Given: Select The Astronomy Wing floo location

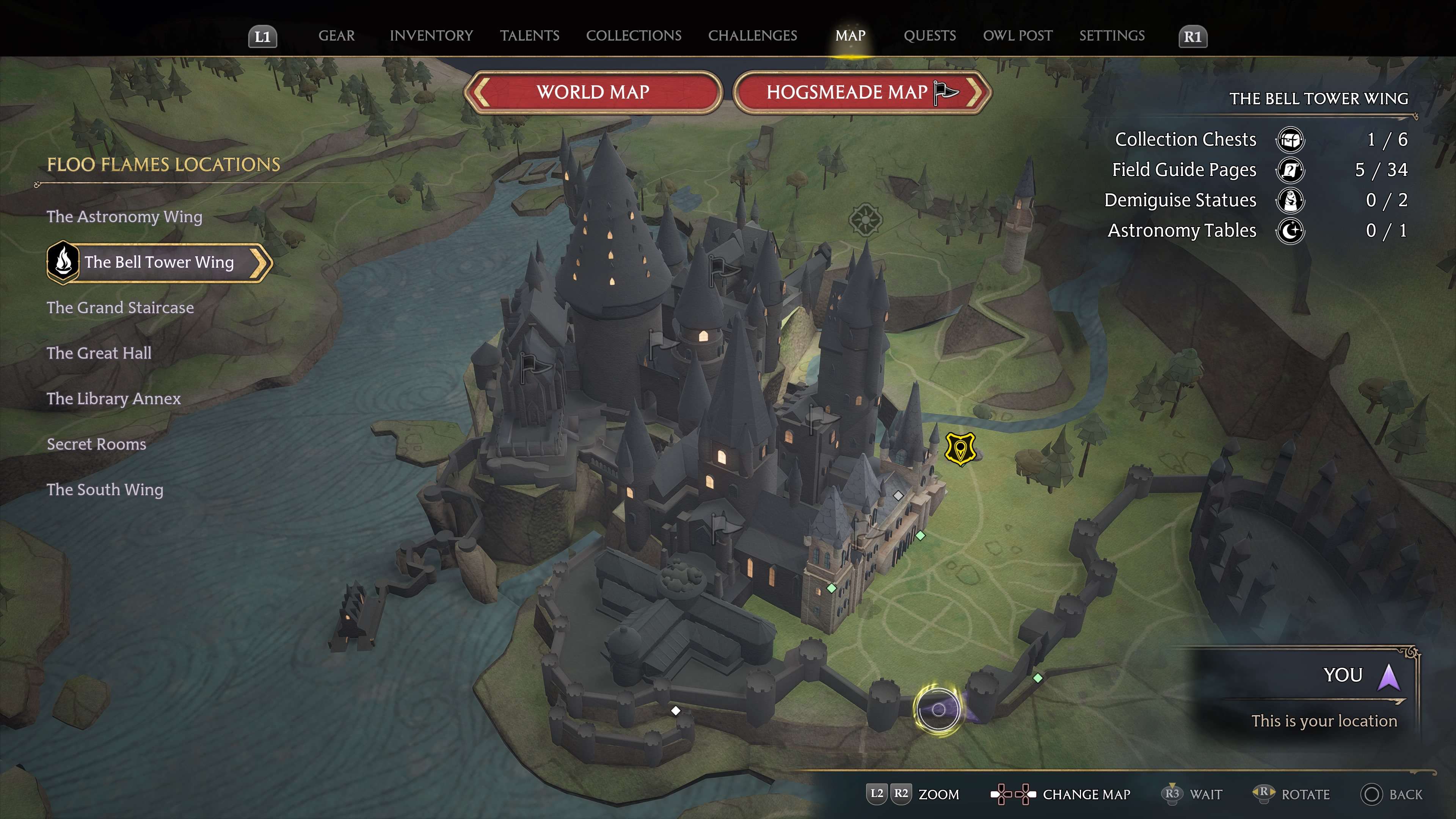Looking at the screenshot, I should 124,217.
